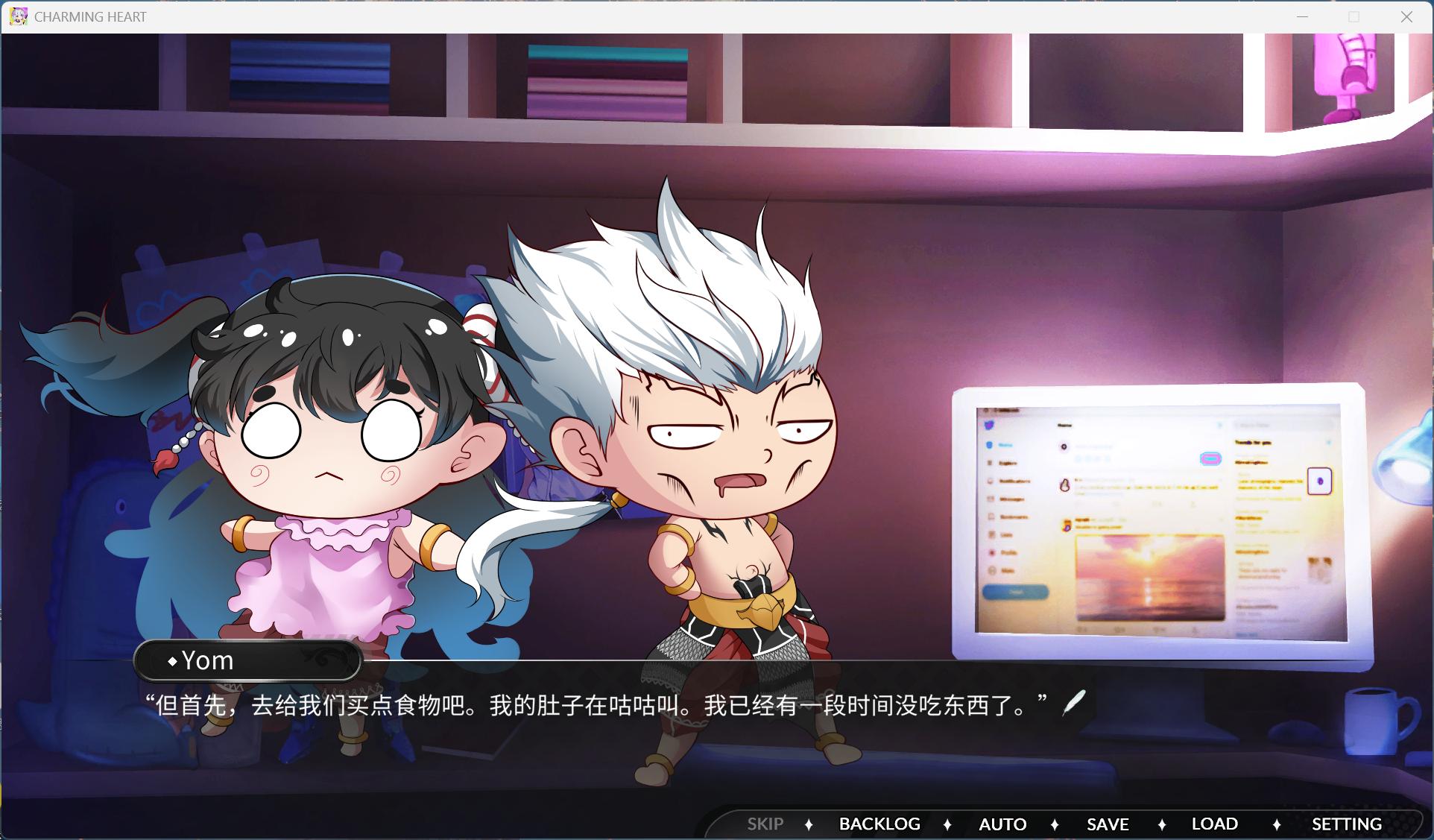Click the diamond separator between BACKLOG and AUTO
Viewport: 1434px width, 840px height.
(x=948, y=824)
